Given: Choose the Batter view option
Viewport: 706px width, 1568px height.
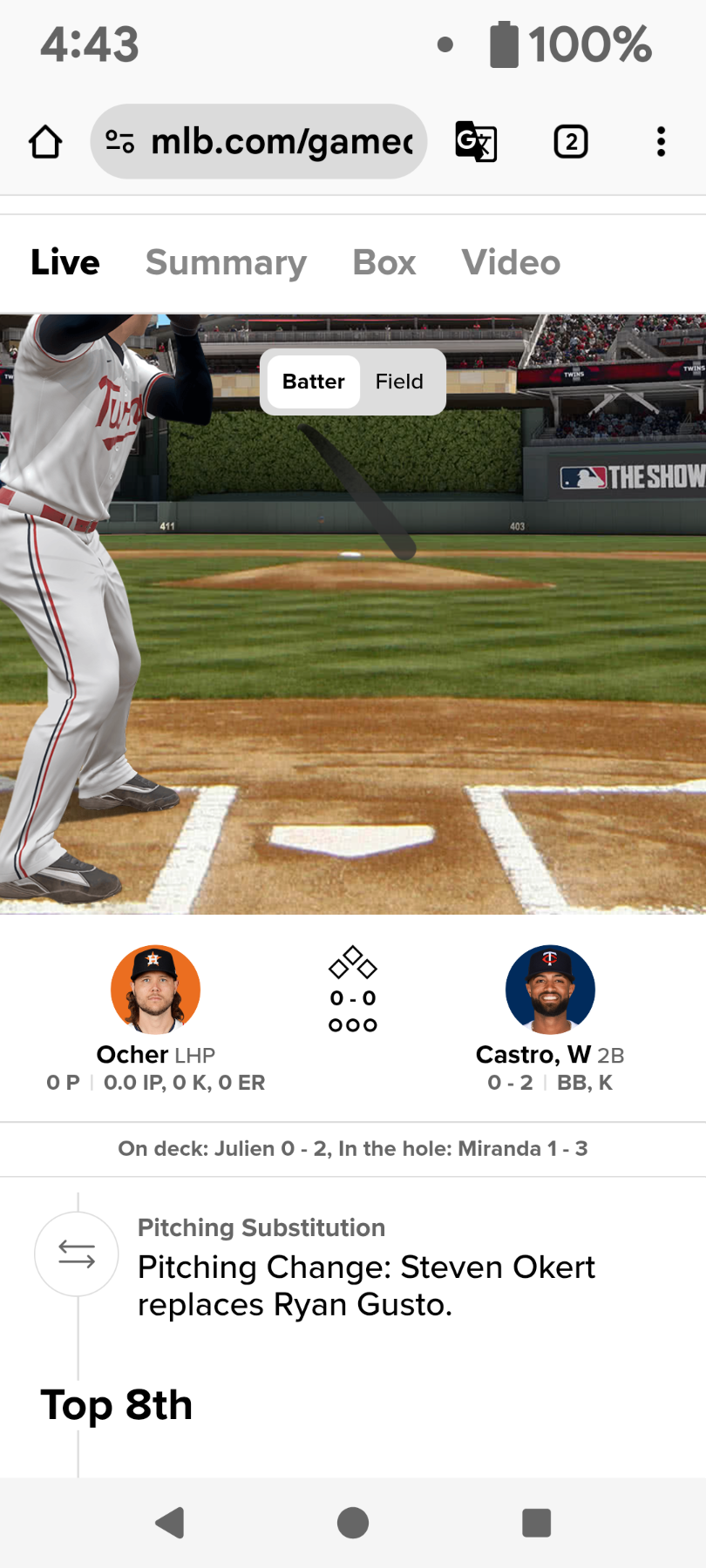Looking at the screenshot, I should click(314, 382).
